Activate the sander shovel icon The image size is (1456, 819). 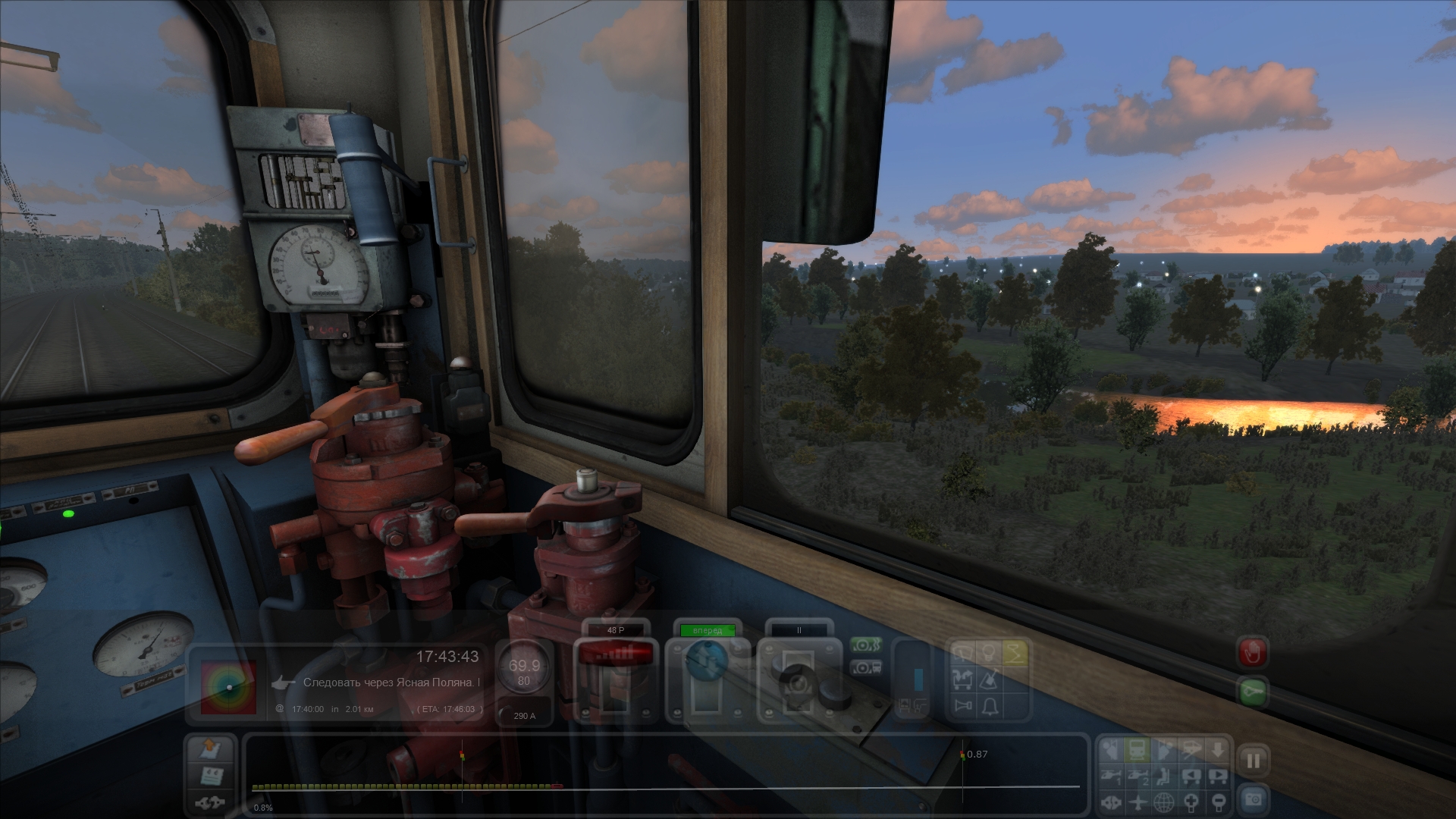pos(990,679)
